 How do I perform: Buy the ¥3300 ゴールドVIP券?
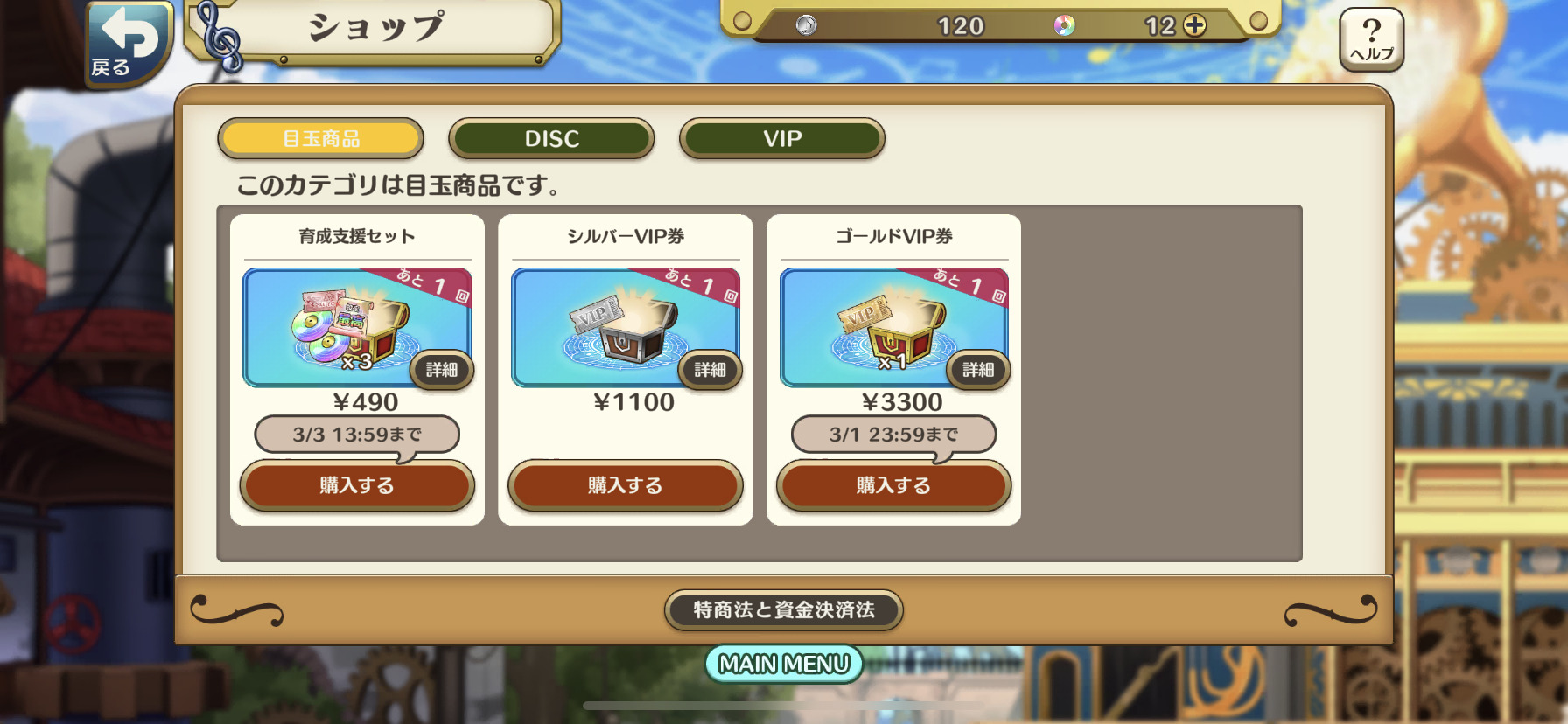pyautogui.click(x=893, y=485)
